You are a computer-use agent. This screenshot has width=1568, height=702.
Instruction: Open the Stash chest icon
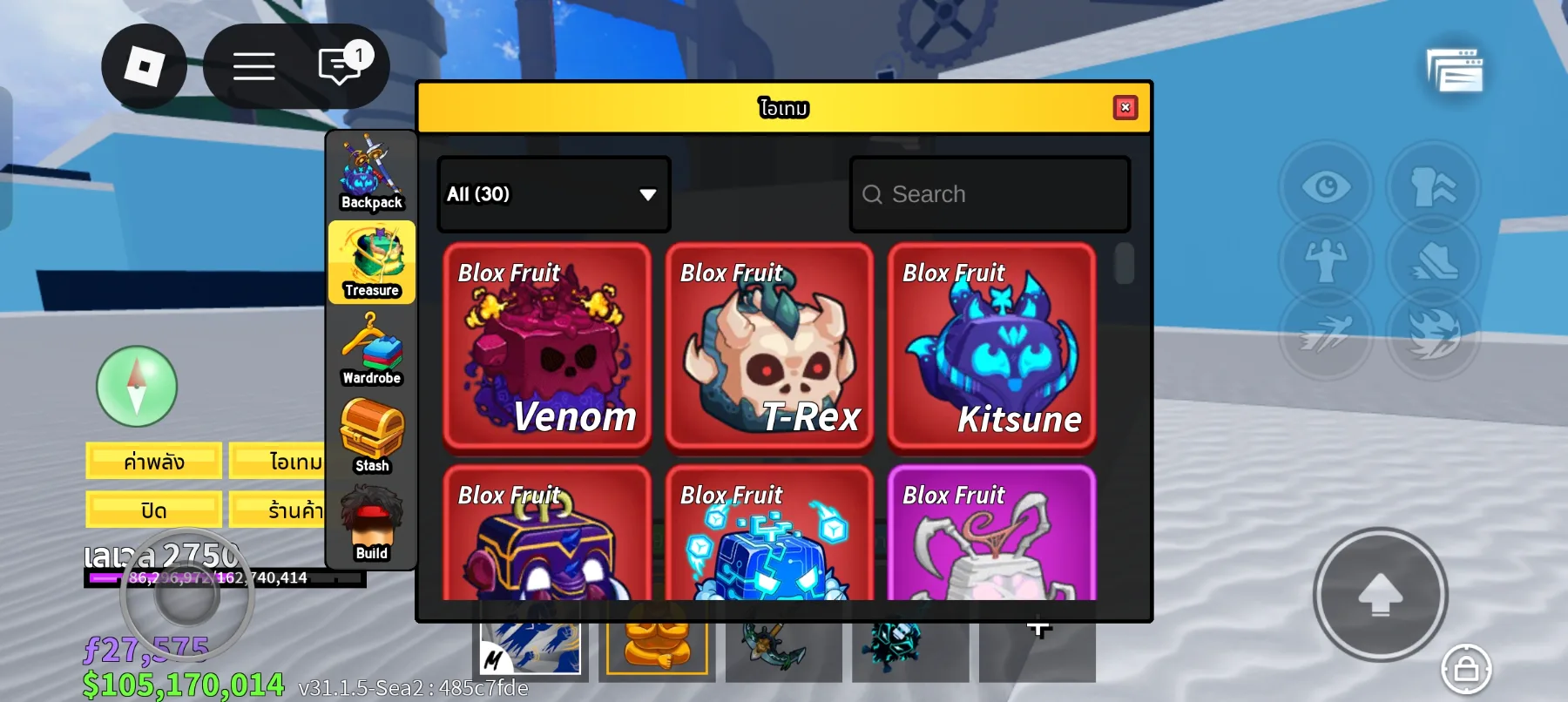(371, 435)
